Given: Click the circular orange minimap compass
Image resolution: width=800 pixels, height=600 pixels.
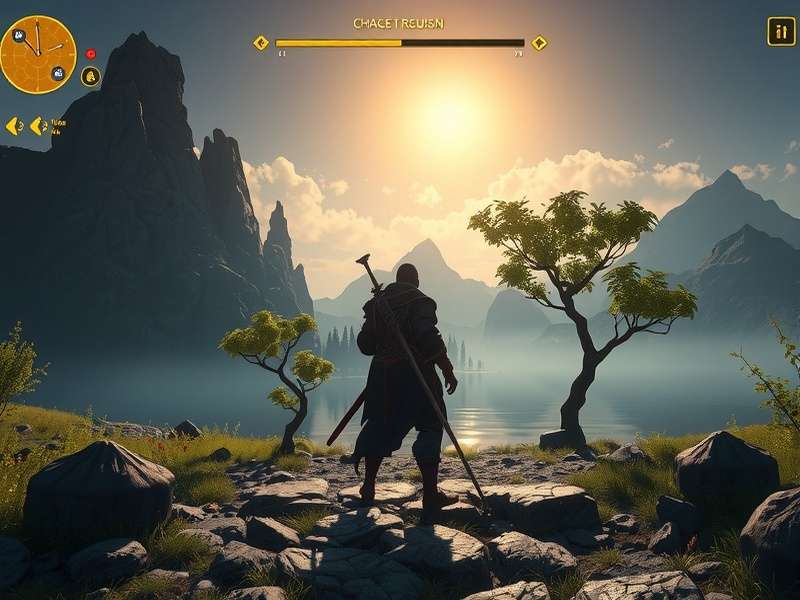Looking at the screenshot, I should pyautogui.click(x=38, y=54).
